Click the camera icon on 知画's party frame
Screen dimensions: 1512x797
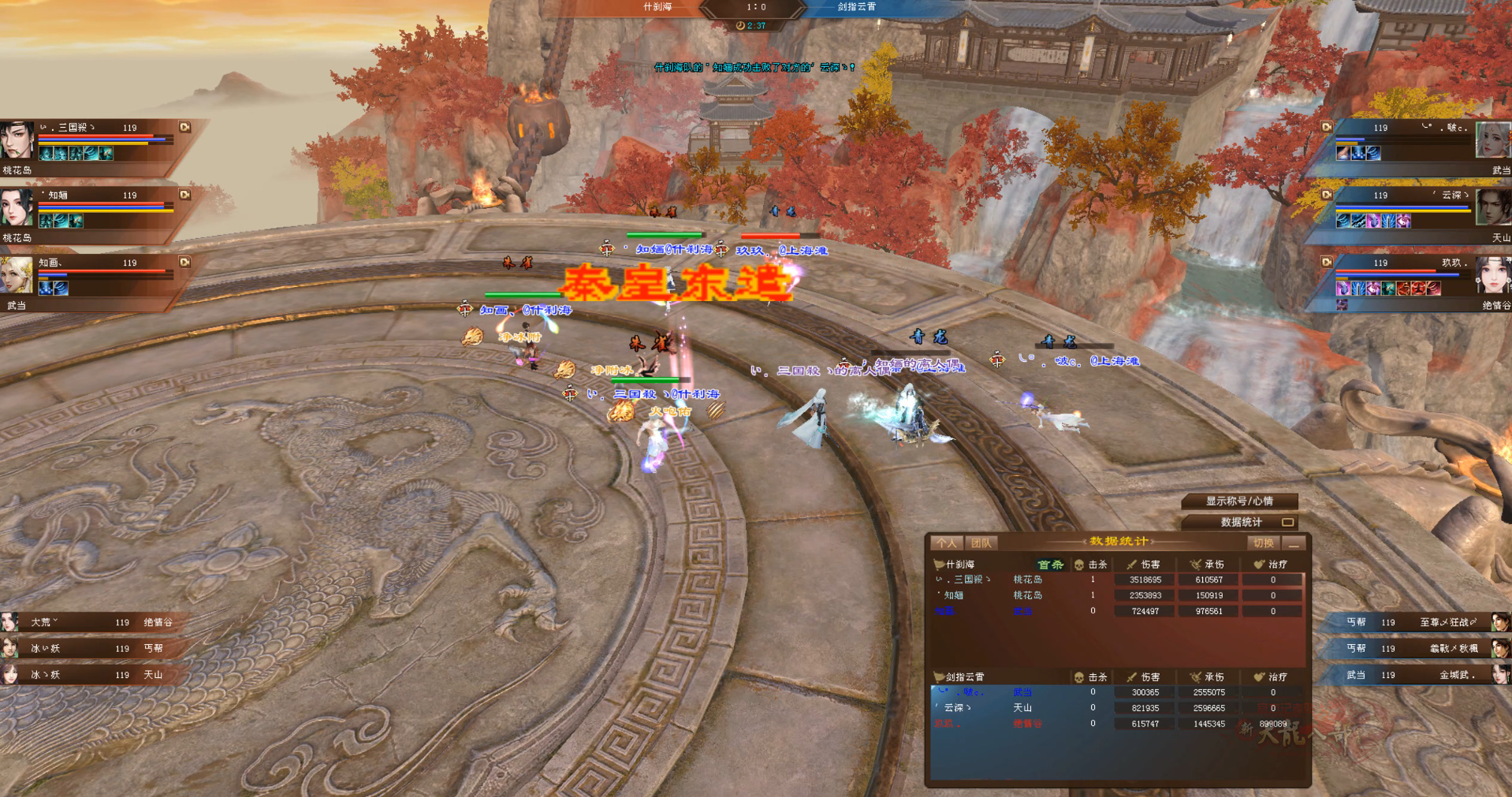(x=184, y=262)
